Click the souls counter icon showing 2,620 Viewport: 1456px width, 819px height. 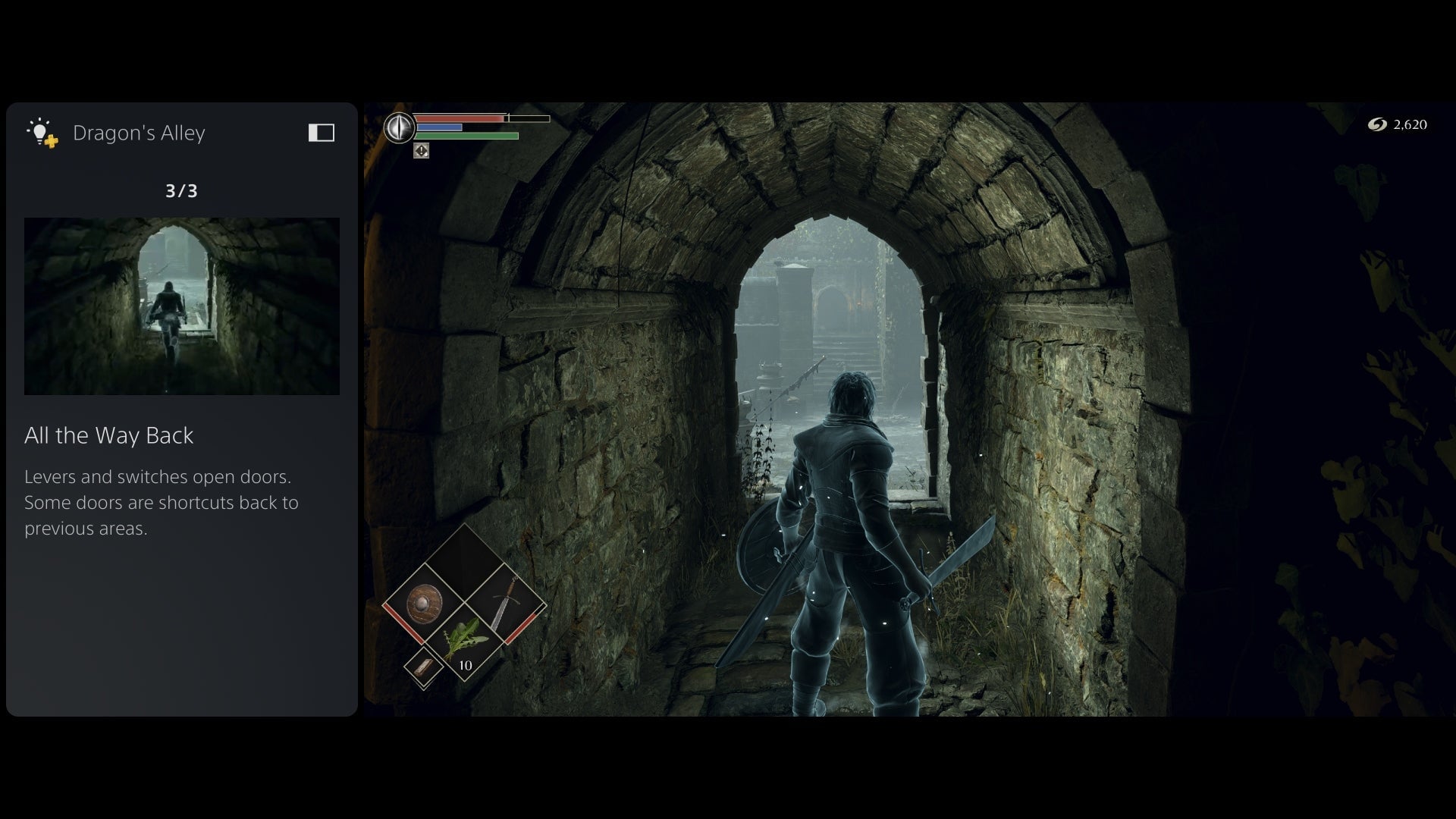(1377, 125)
